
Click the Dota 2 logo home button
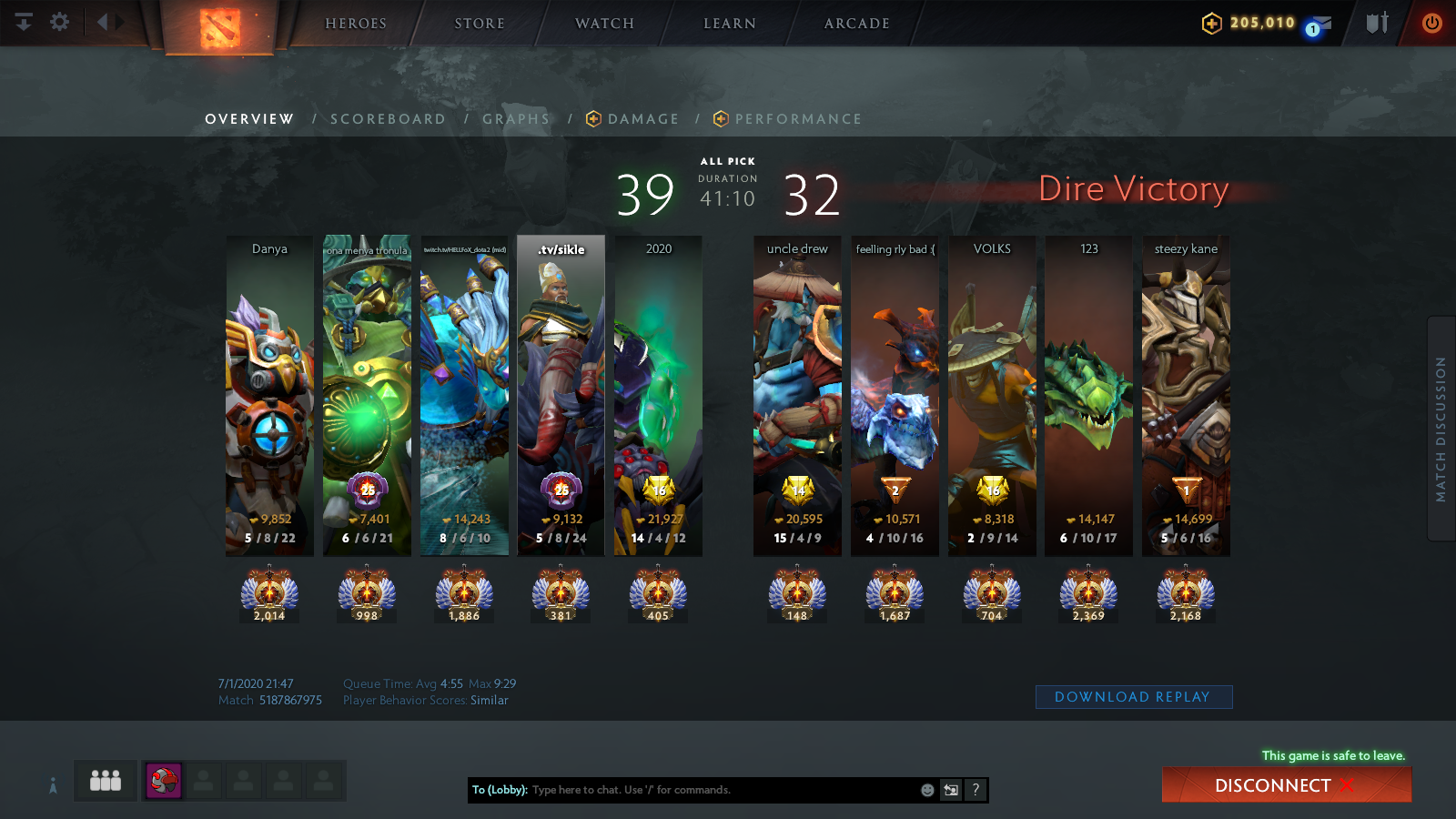(219, 28)
